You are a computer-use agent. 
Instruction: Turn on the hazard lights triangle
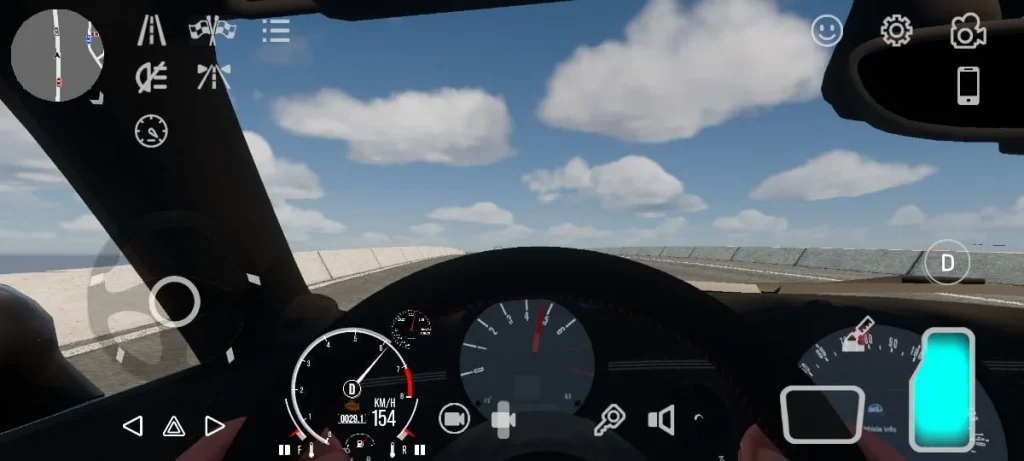[174, 427]
